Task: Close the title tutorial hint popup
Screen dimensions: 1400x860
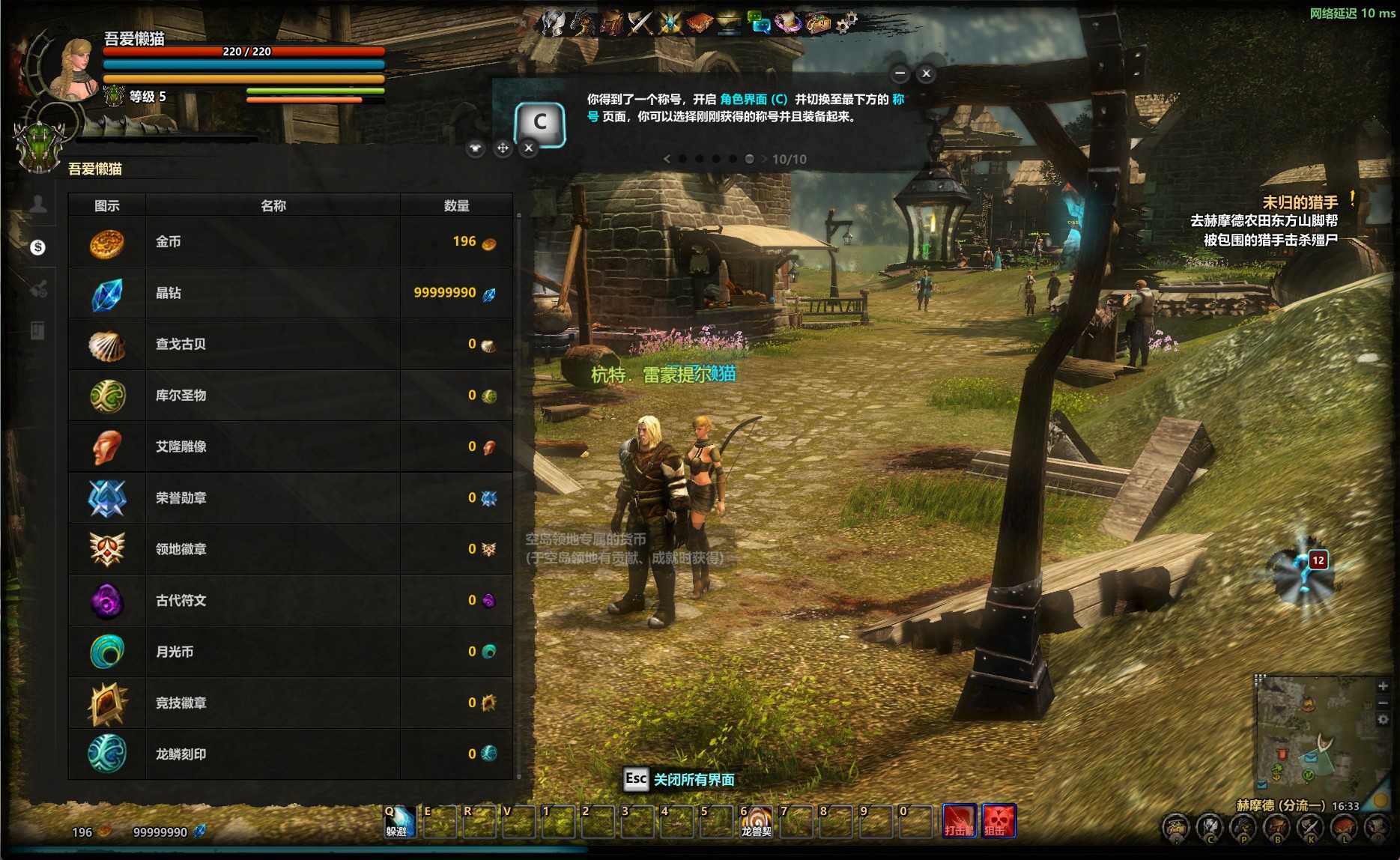Action: tap(926, 73)
